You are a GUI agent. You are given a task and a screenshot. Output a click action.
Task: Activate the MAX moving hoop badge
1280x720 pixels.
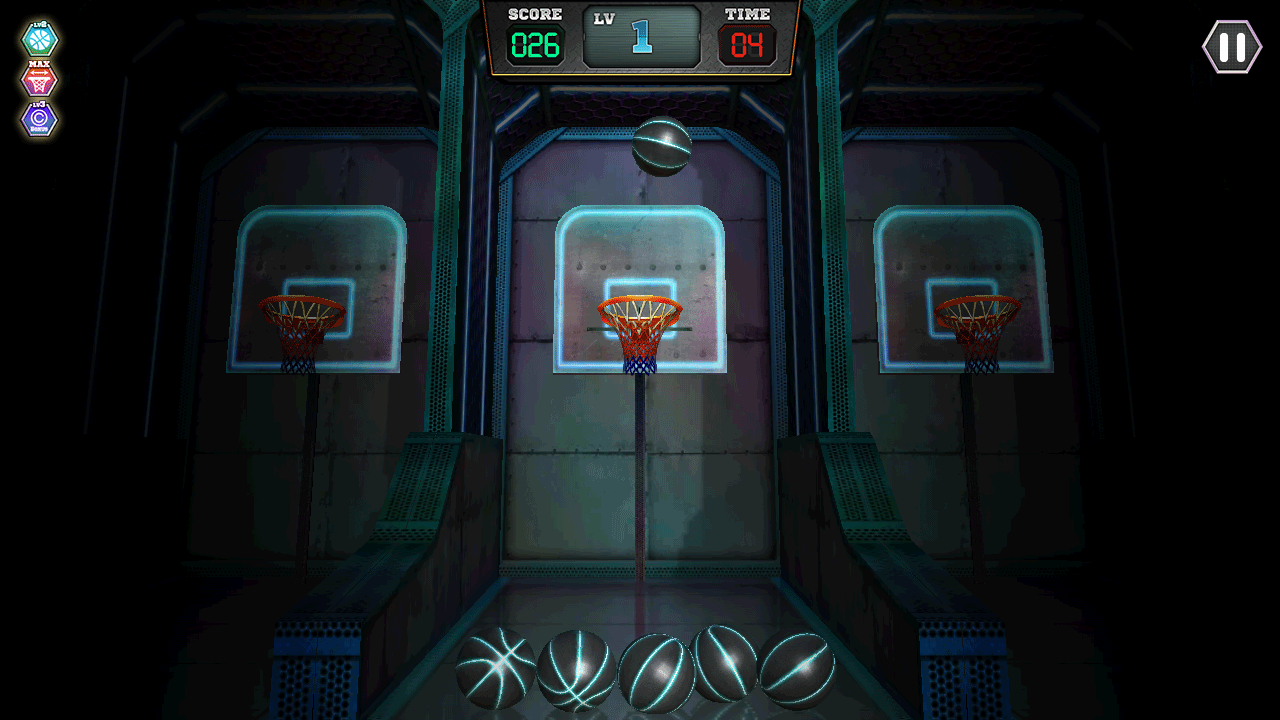[40, 80]
